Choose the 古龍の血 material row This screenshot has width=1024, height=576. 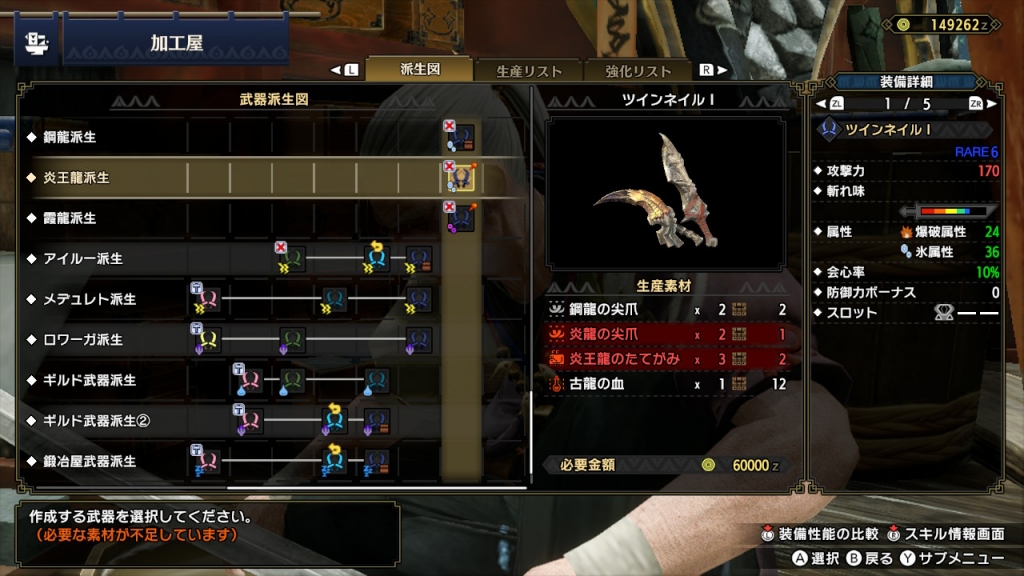(x=667, y=383)
